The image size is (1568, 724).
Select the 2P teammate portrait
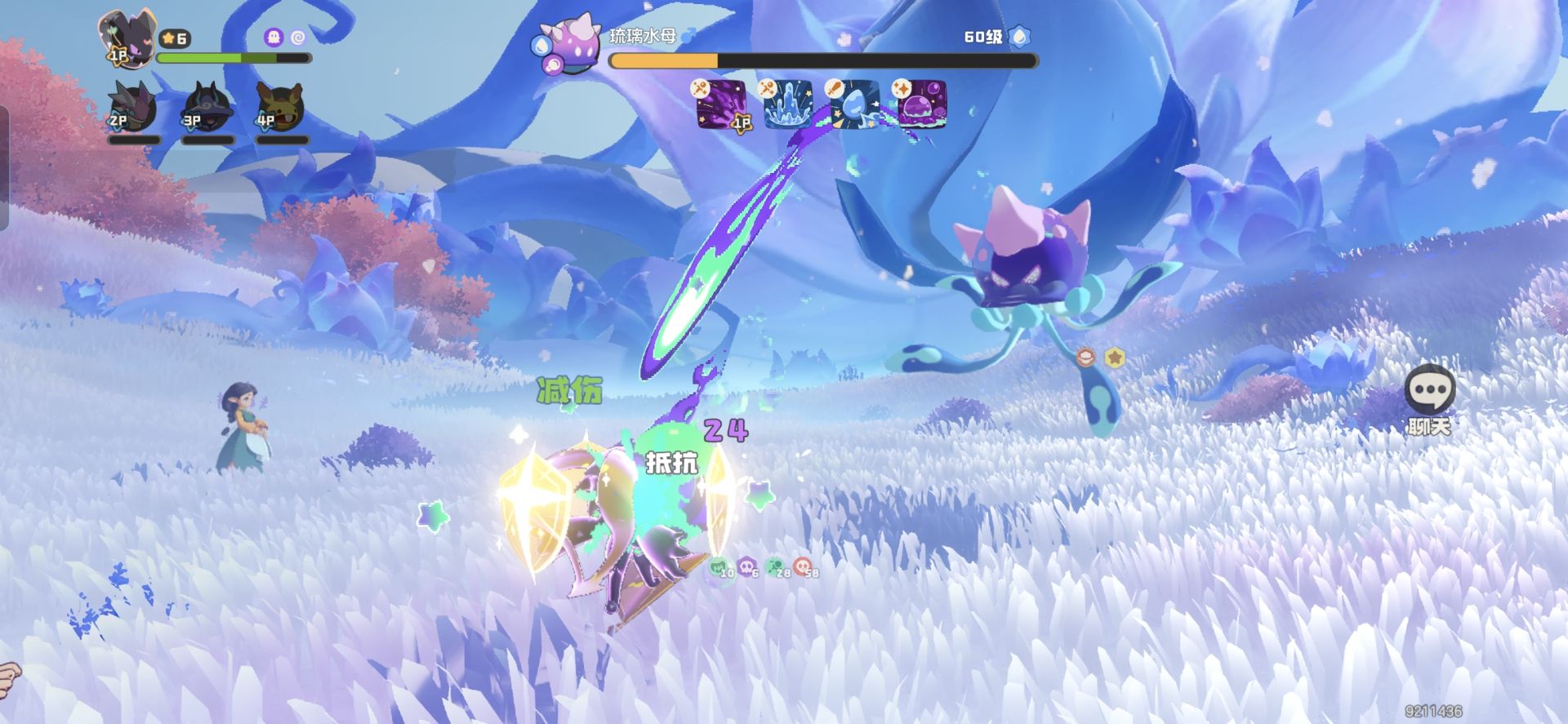click(132, 108)
